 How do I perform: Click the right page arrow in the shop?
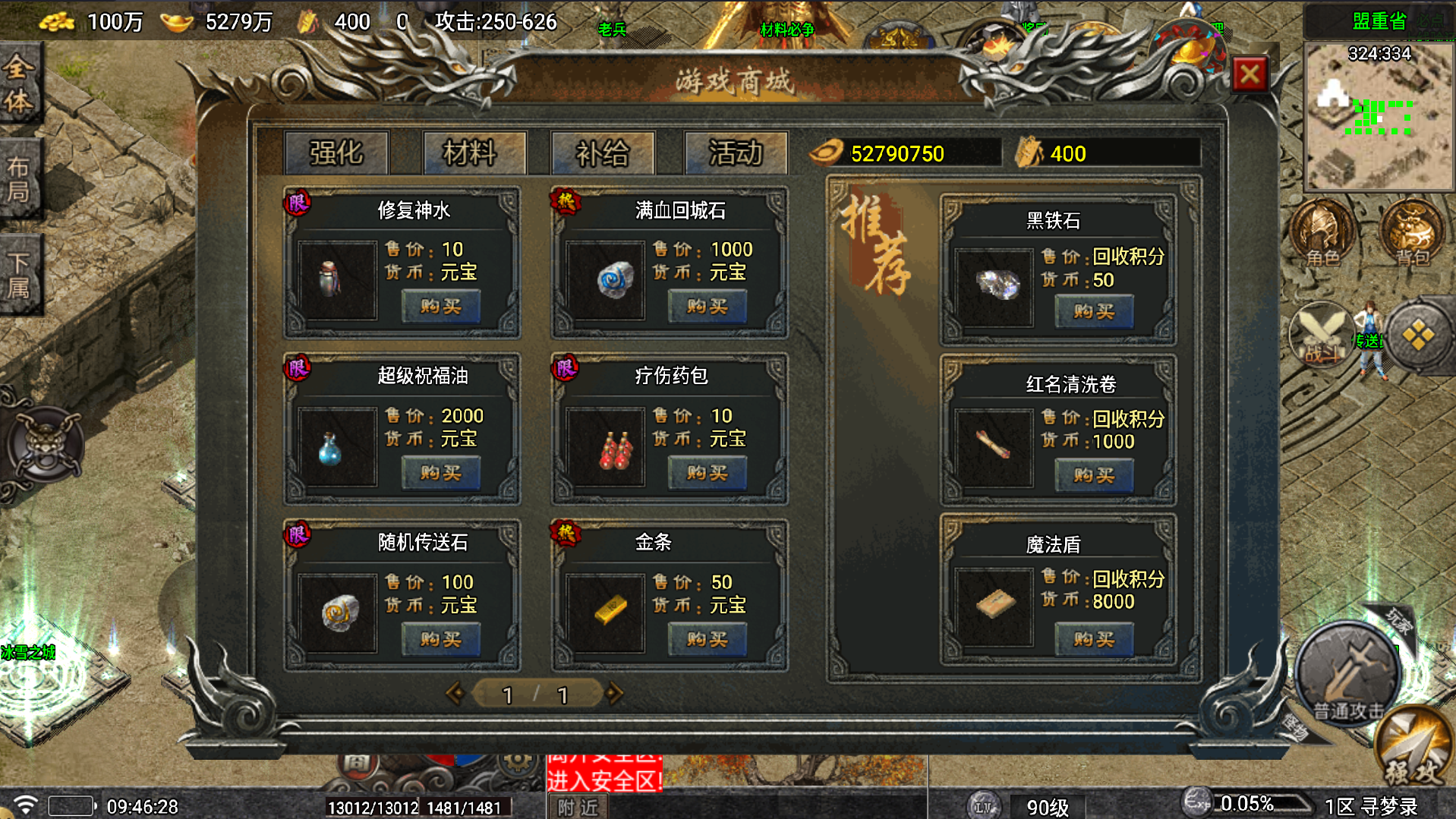click(x=614, y=692)
